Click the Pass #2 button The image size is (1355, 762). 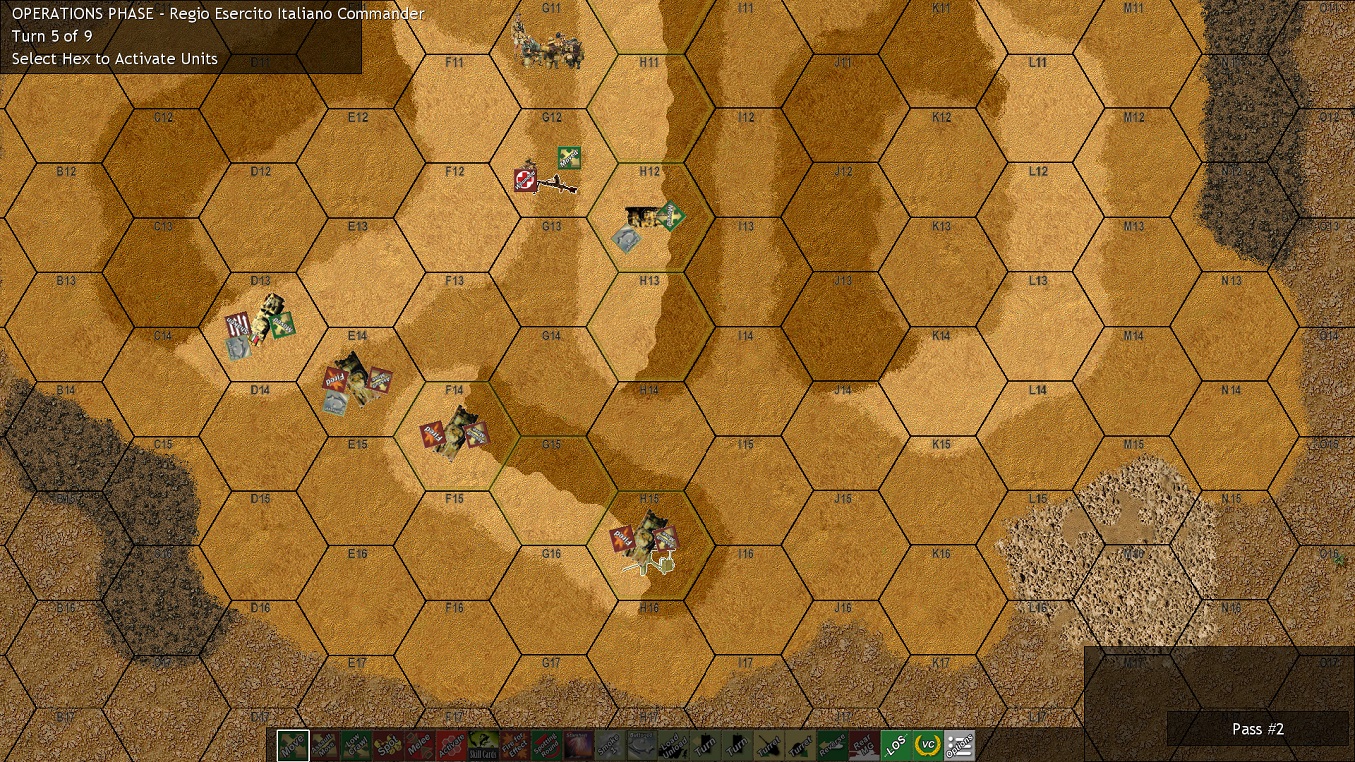tap(1258, 729)
